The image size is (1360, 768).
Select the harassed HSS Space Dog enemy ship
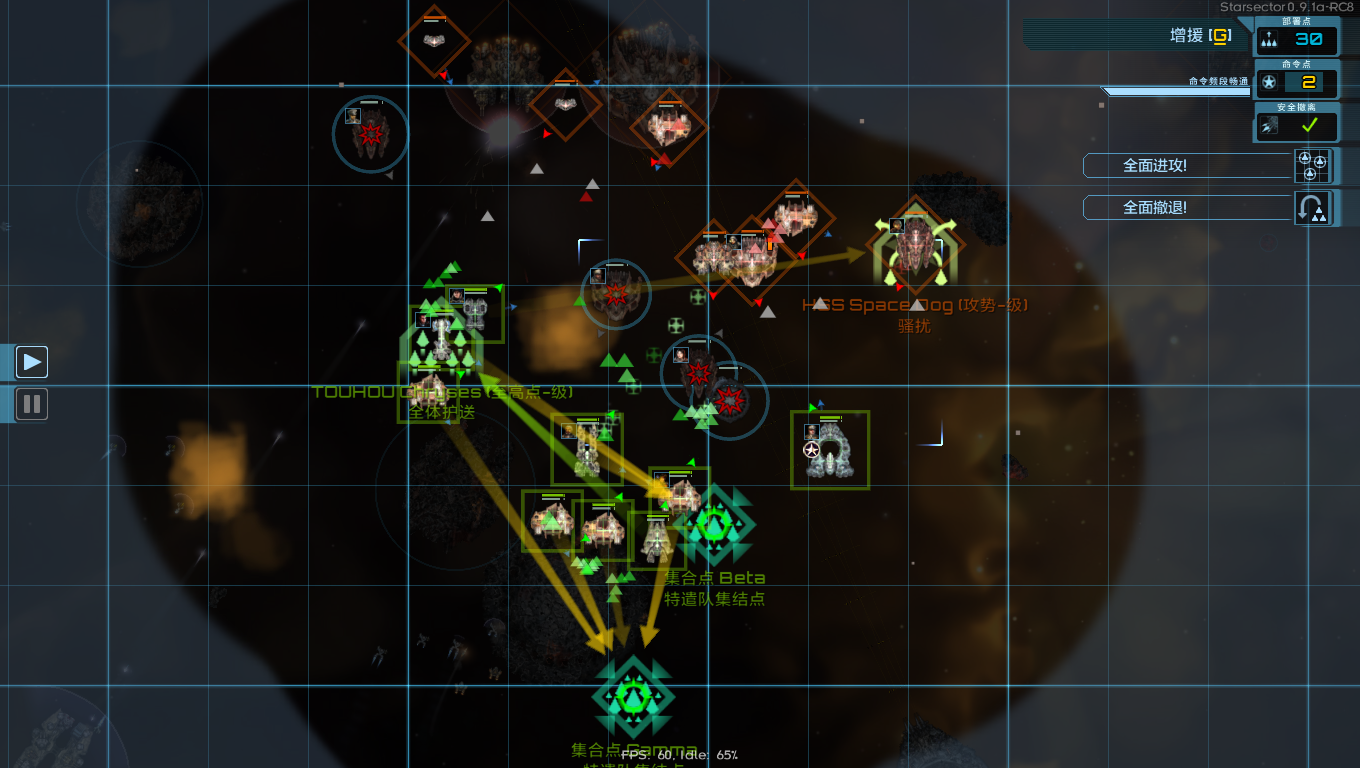915,247
